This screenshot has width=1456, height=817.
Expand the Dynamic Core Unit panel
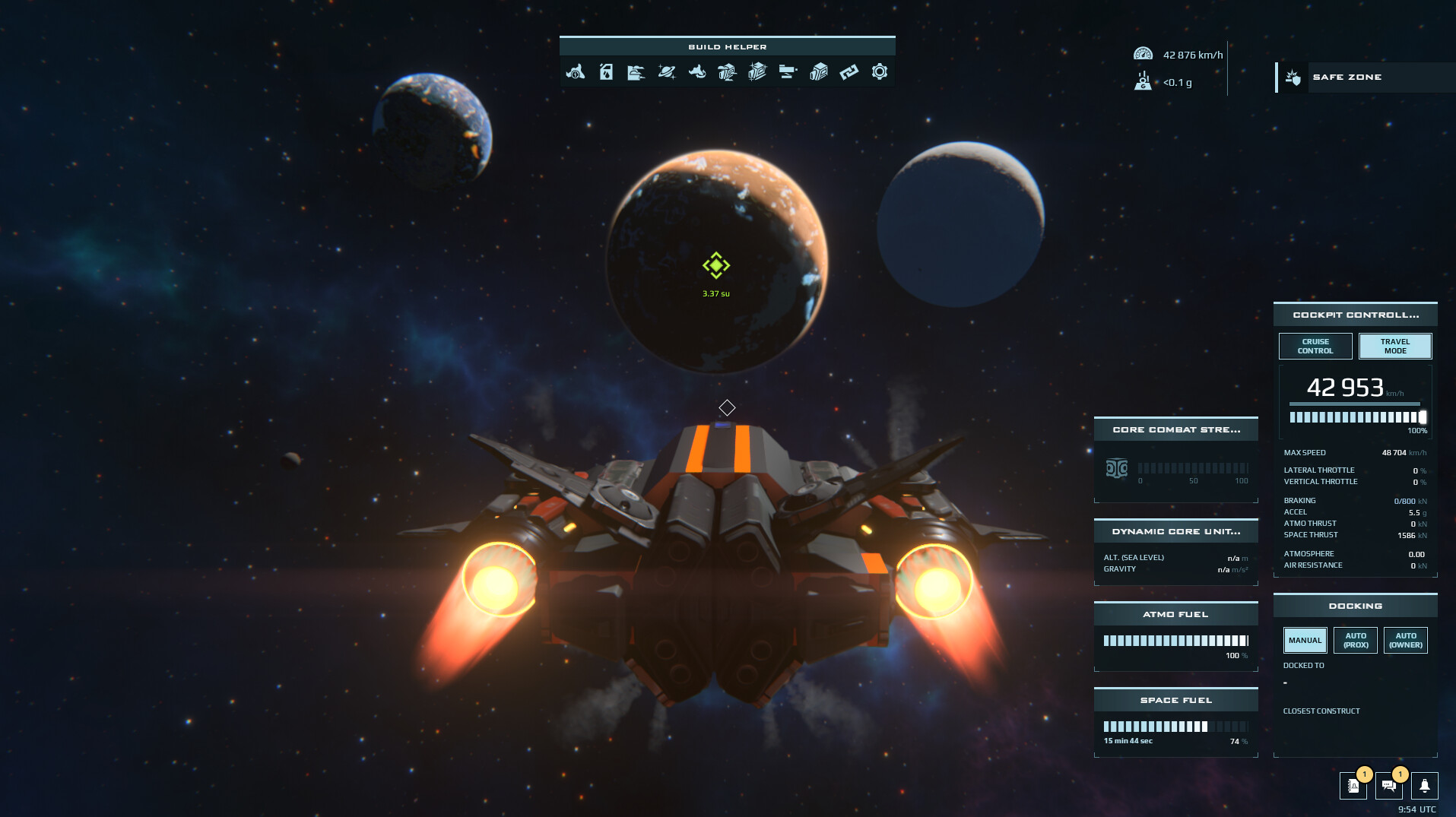[1175, 531]
